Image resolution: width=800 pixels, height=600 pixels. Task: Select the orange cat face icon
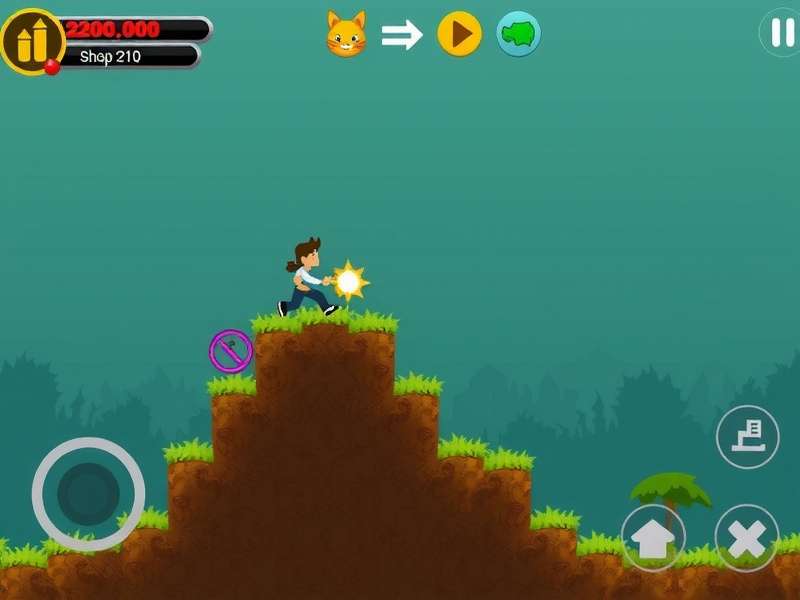point(346,34)
